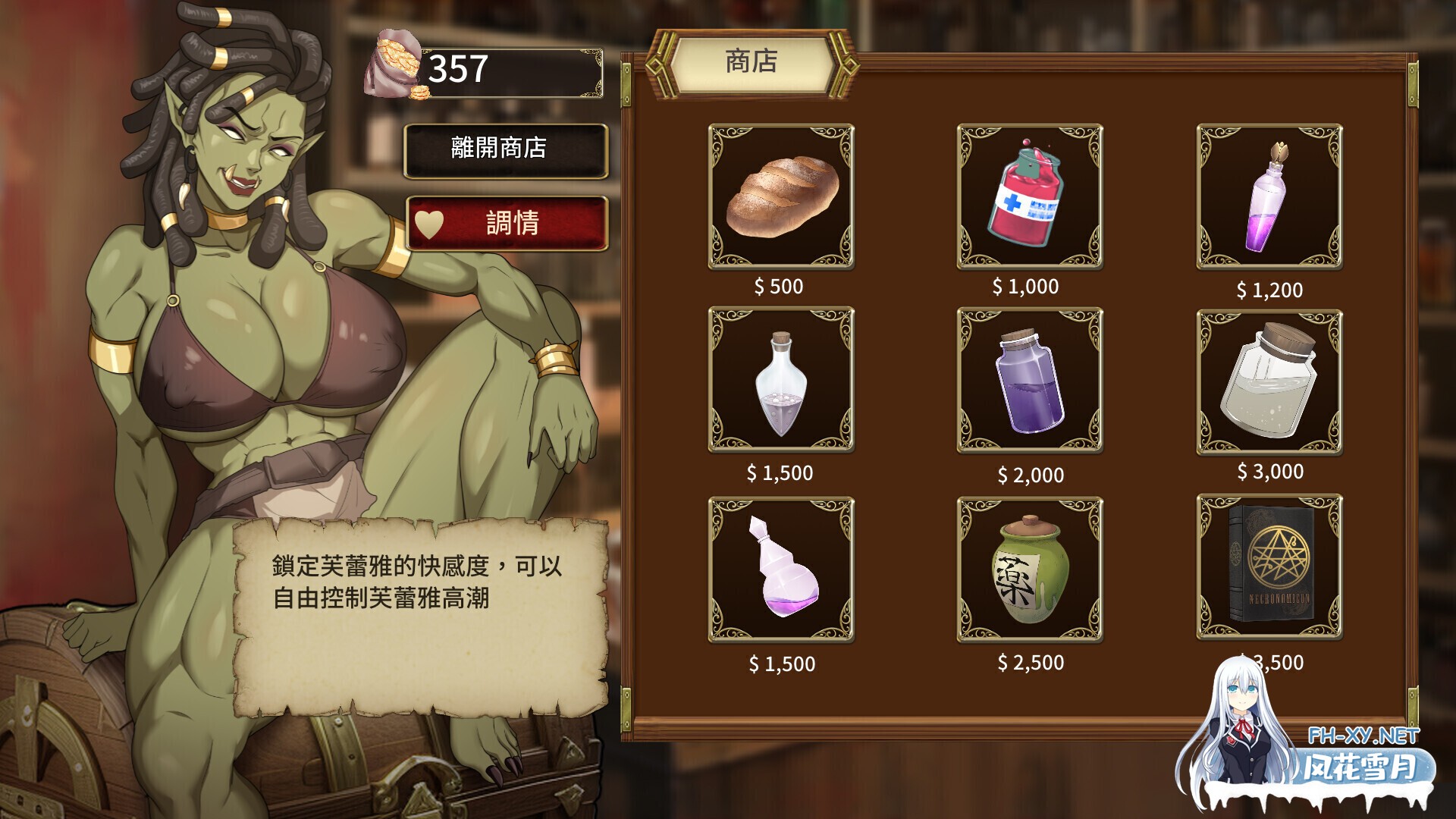The image size is (1456, 819).
Task: Select the pink gourd-shaped bottle
Action: coord(781,569)
